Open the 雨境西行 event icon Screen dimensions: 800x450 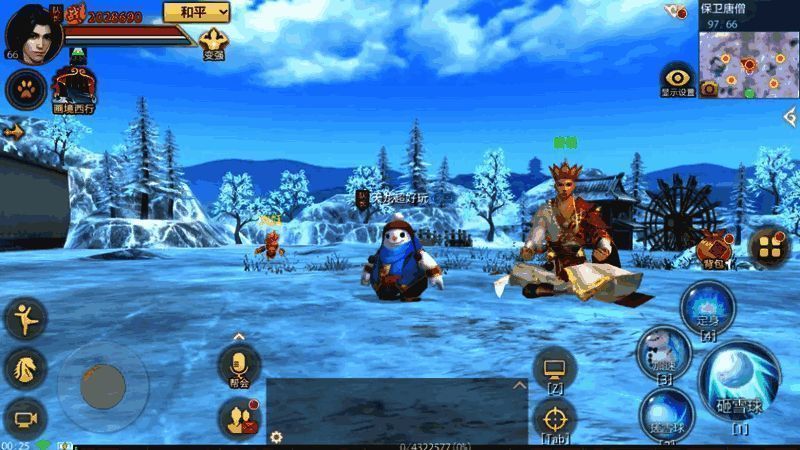[x=72, y=88]
